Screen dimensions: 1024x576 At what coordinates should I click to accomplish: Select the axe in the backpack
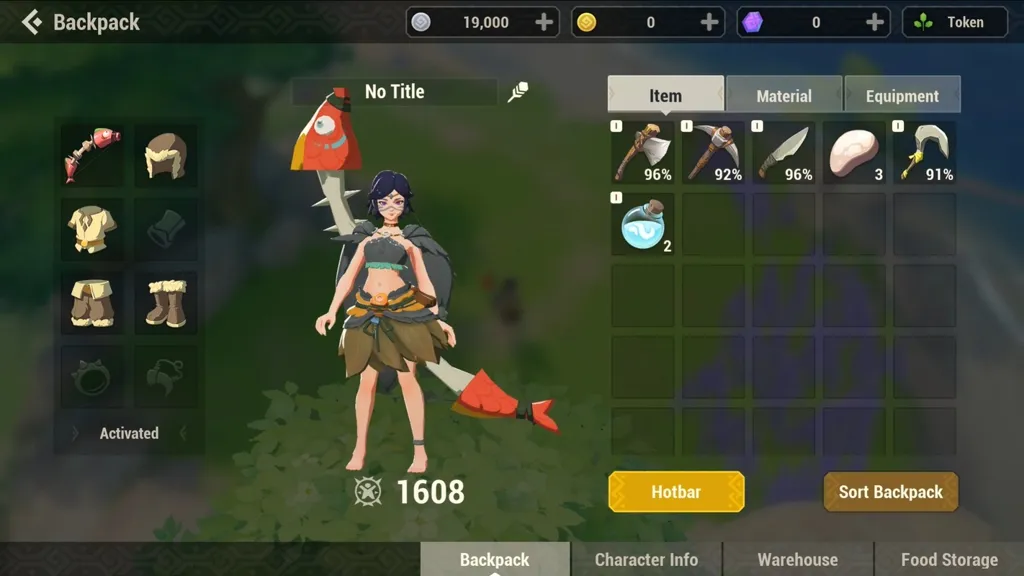tap(643, 153)
